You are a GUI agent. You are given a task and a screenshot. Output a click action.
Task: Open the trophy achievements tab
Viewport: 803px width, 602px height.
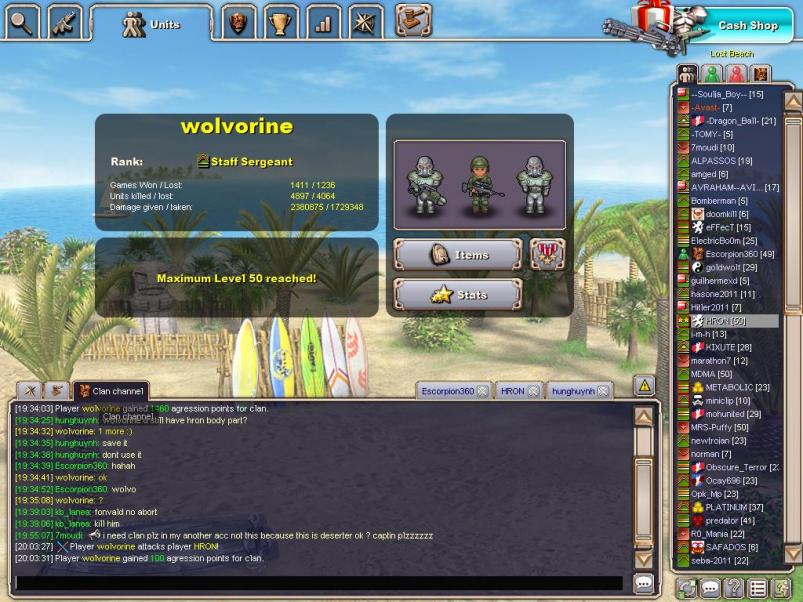click(x=280, y=22)
